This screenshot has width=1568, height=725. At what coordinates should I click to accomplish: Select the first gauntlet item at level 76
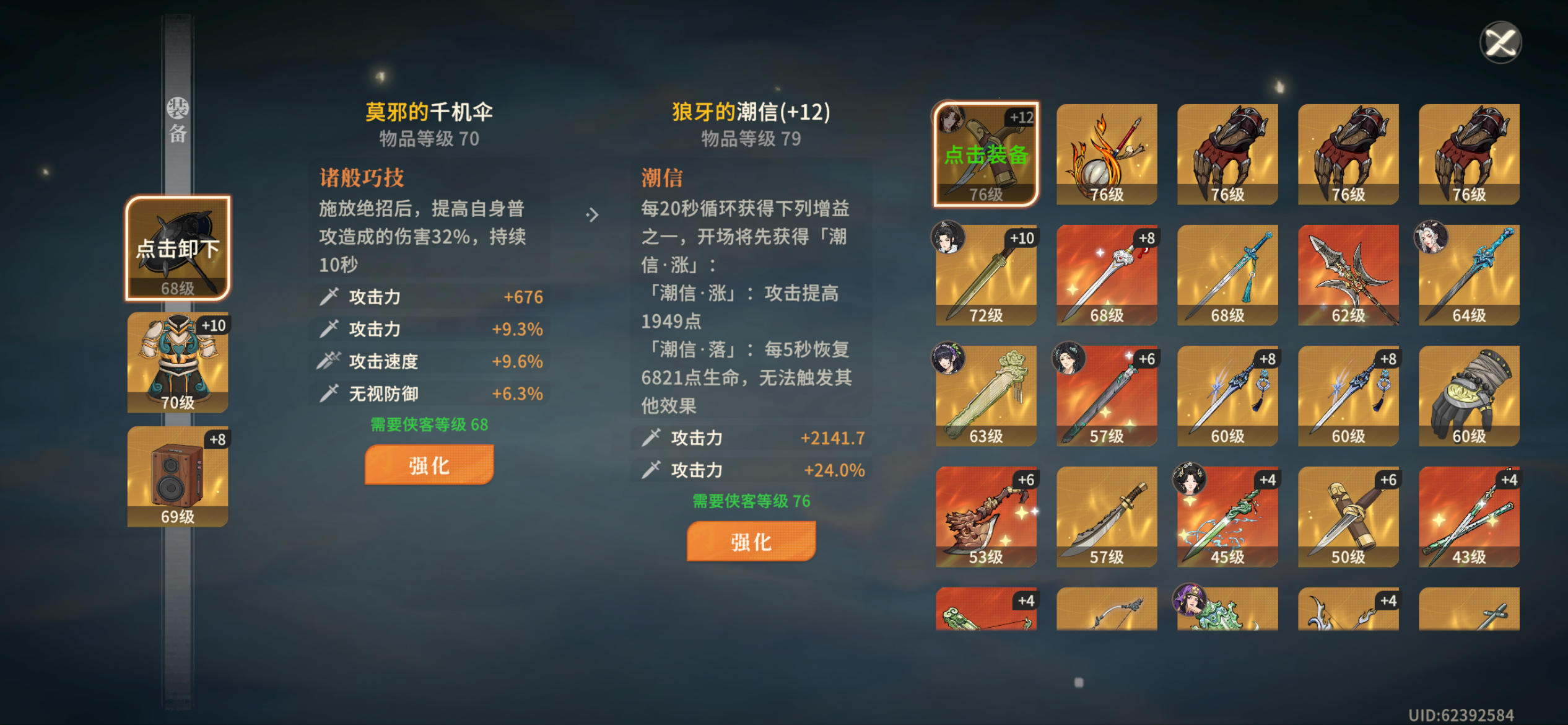pyautogui.click(x=1227, y=154)
